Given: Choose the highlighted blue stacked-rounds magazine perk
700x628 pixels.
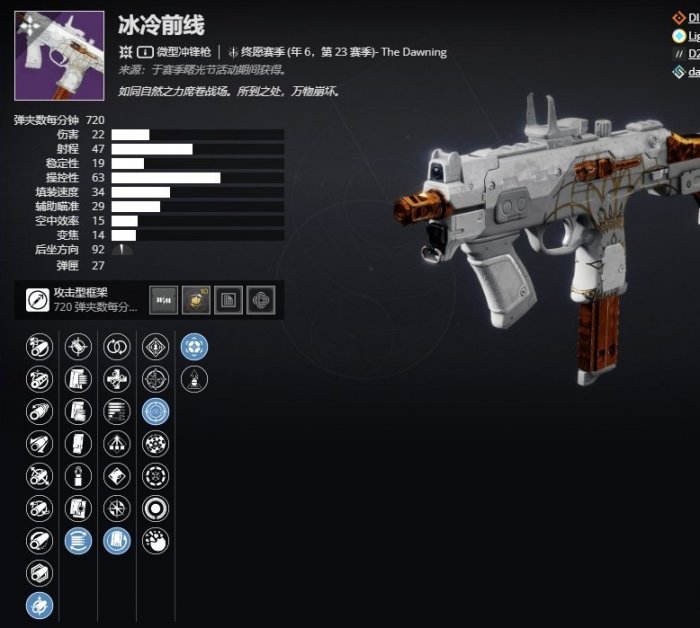Looking at the screenshot, I should (78, 541).
